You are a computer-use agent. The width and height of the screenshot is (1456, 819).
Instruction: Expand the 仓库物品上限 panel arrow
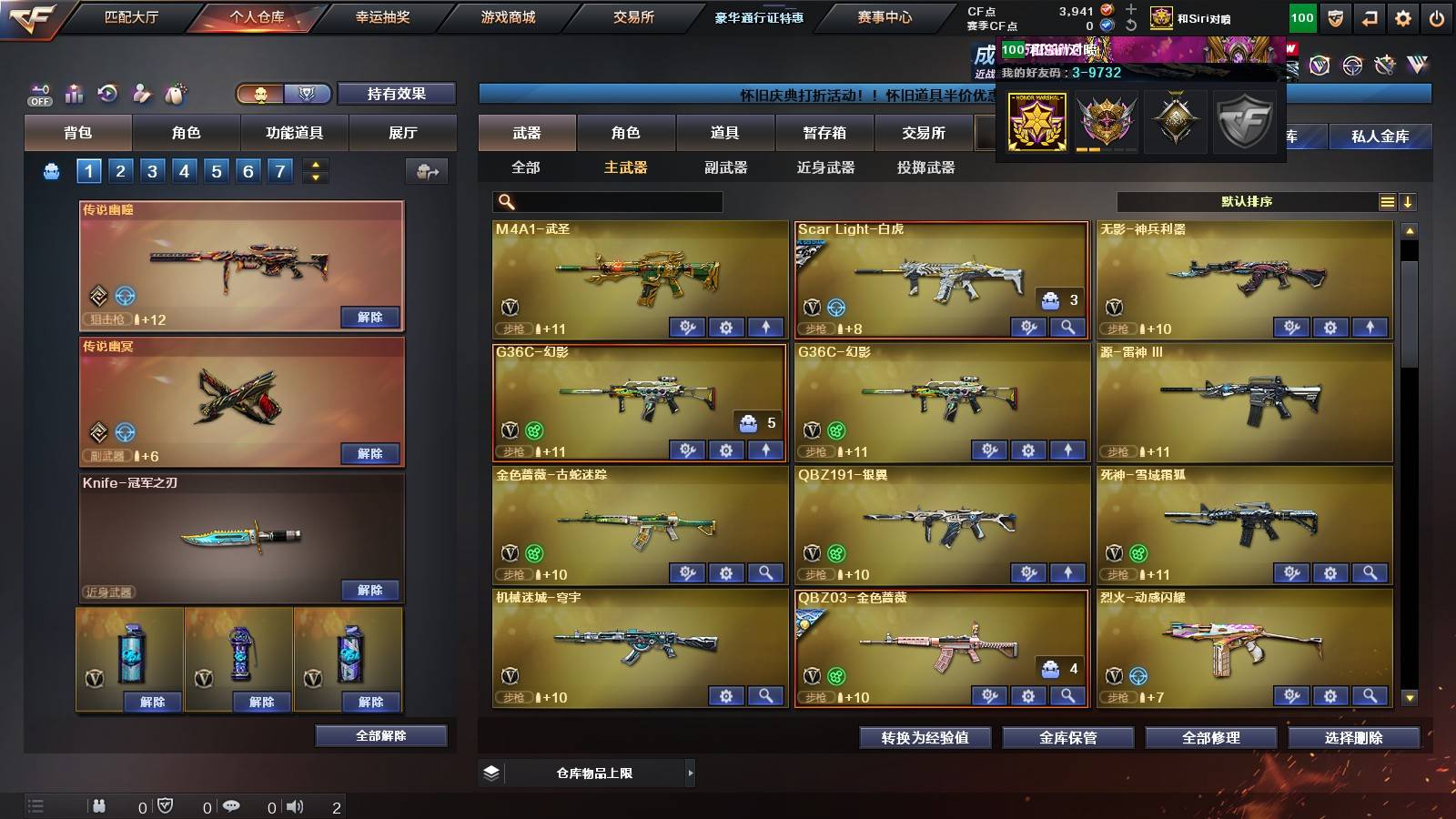689,773
